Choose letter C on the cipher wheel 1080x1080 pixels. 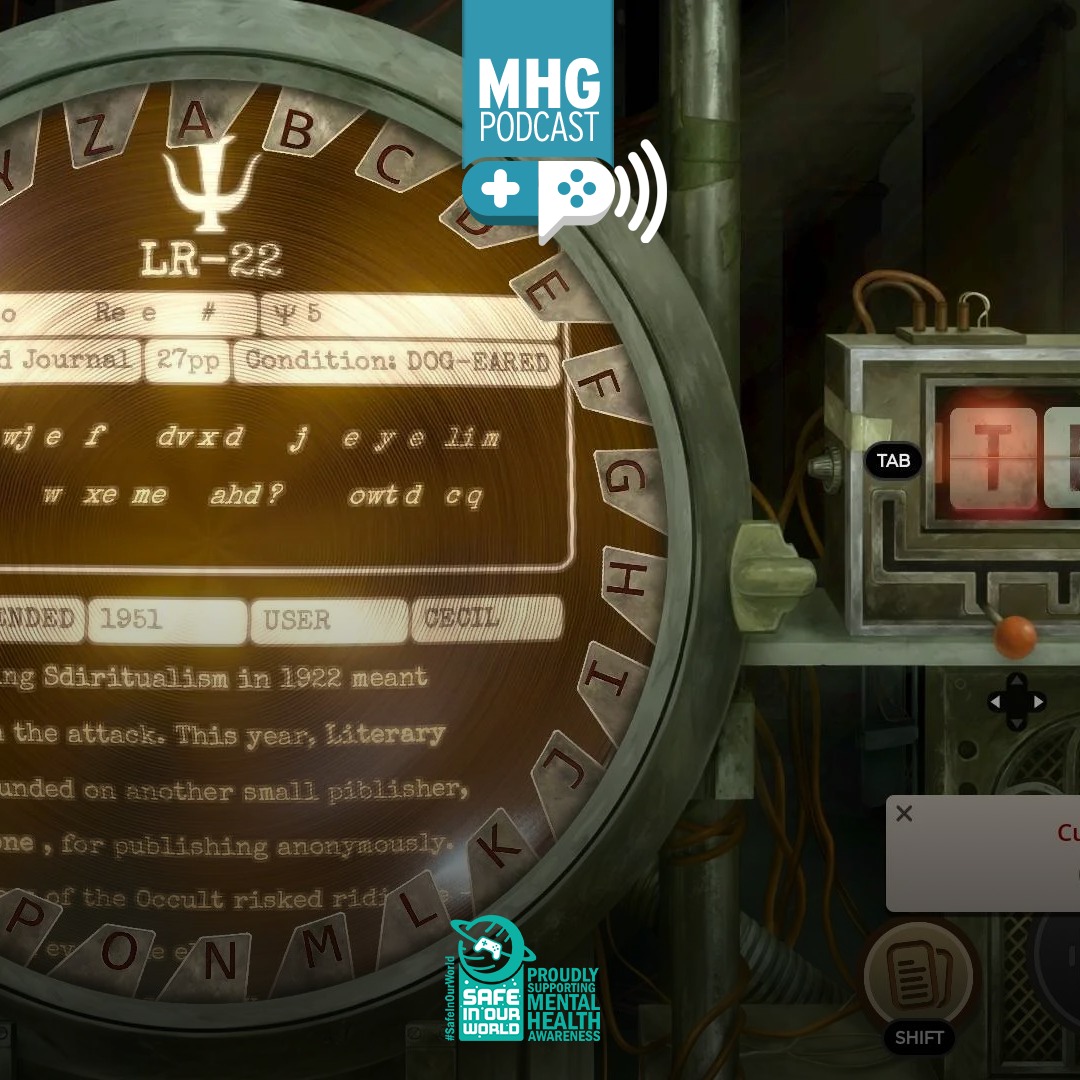pos(393,163)
